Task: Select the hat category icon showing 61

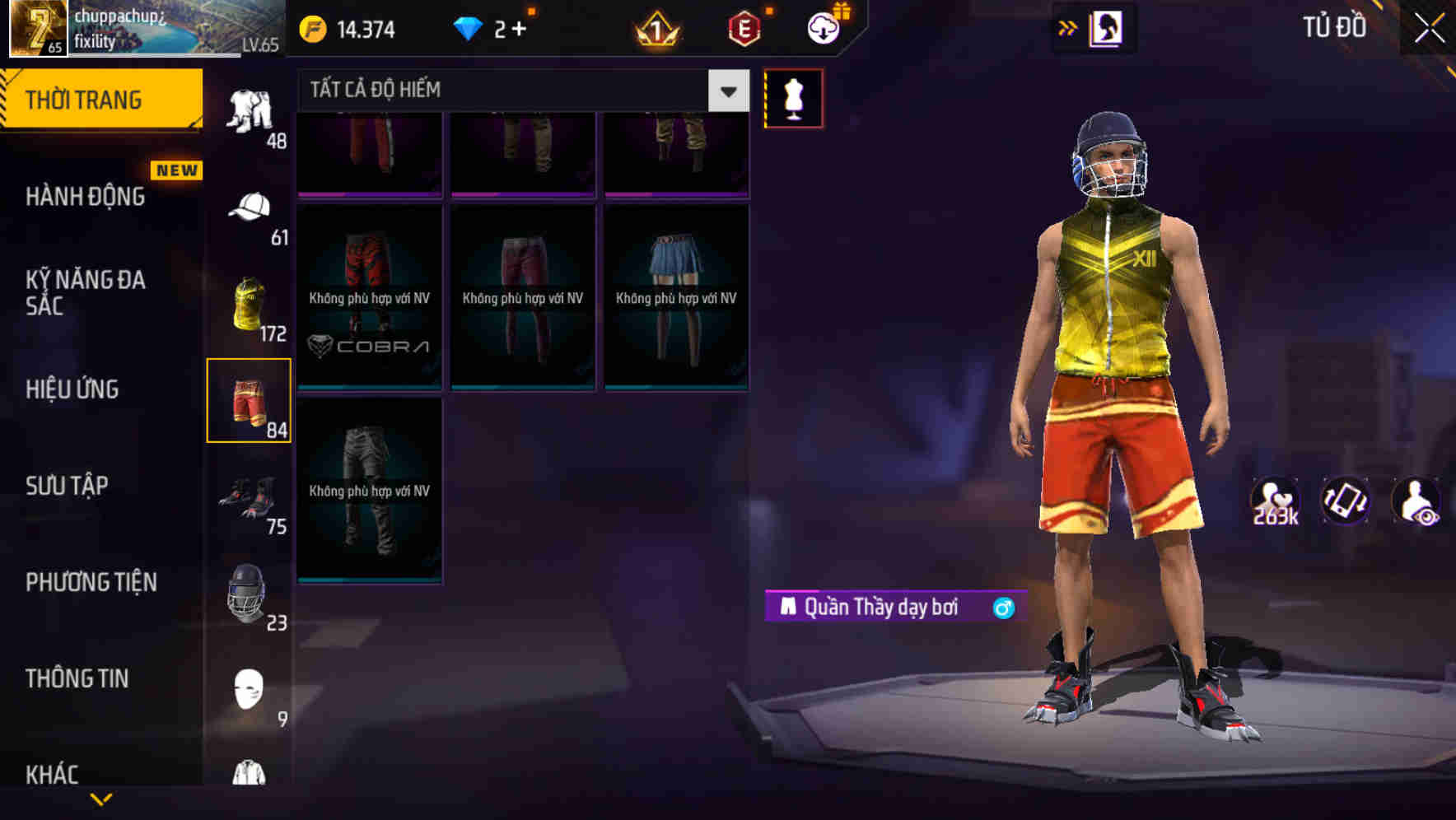Action: [250, 207]
